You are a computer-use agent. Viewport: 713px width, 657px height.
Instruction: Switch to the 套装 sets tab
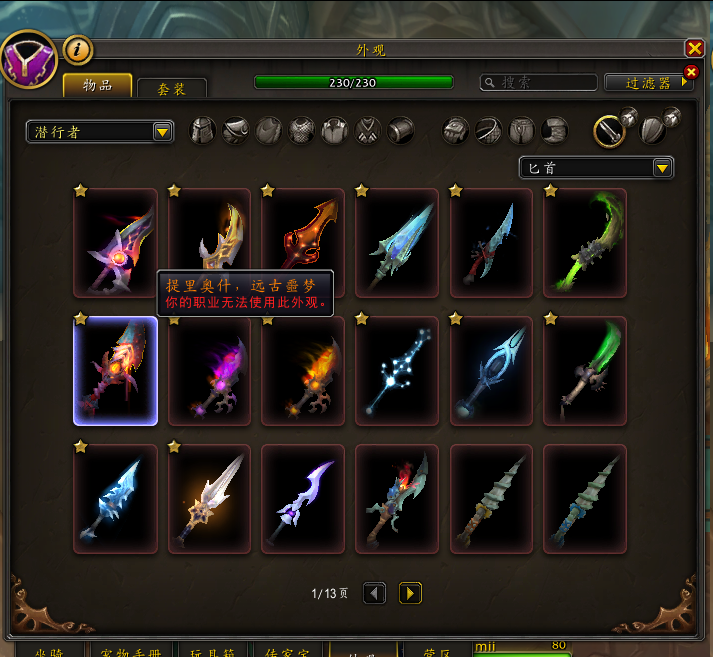coord(172,89)
